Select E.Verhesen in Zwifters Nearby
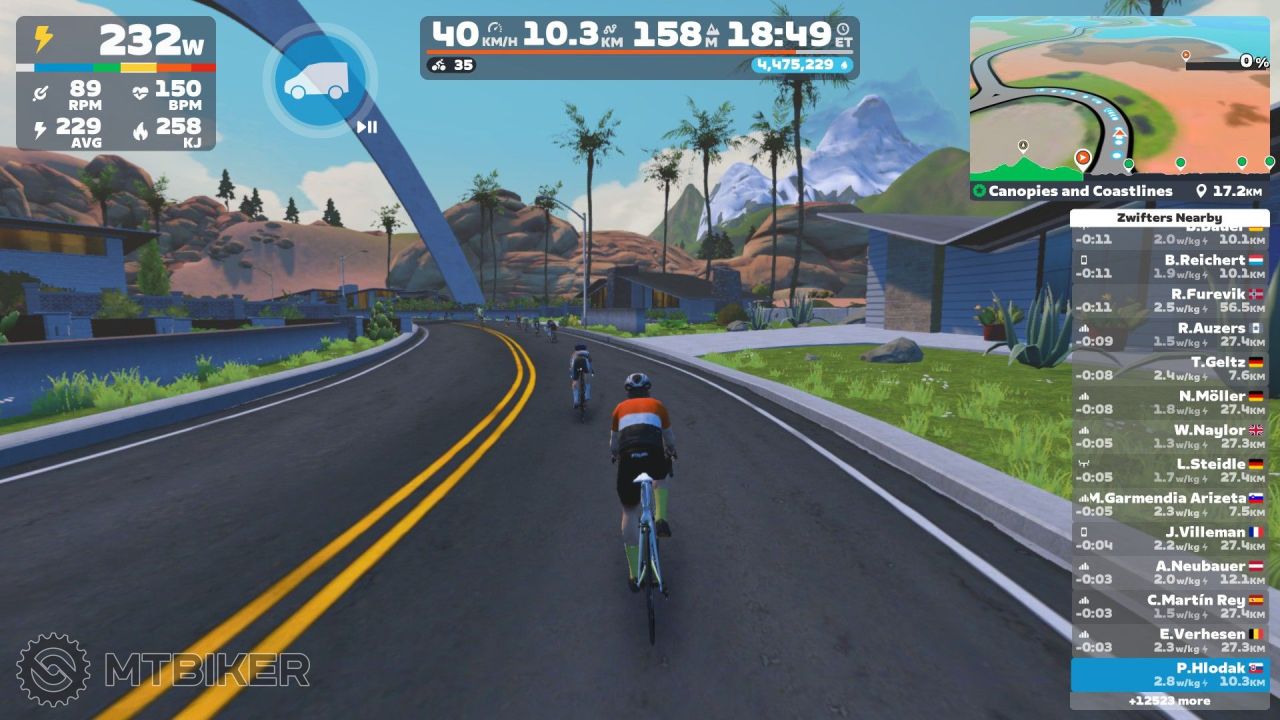The image size is (1280, 720). point(1170,640)
